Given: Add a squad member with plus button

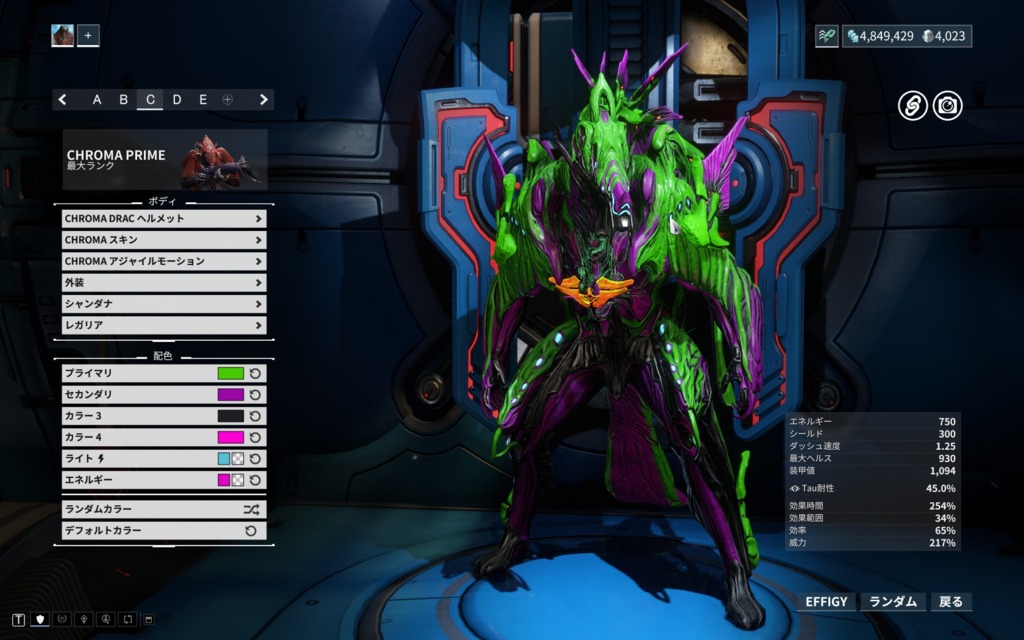Looking at the screenshot, I should [88, 36].
